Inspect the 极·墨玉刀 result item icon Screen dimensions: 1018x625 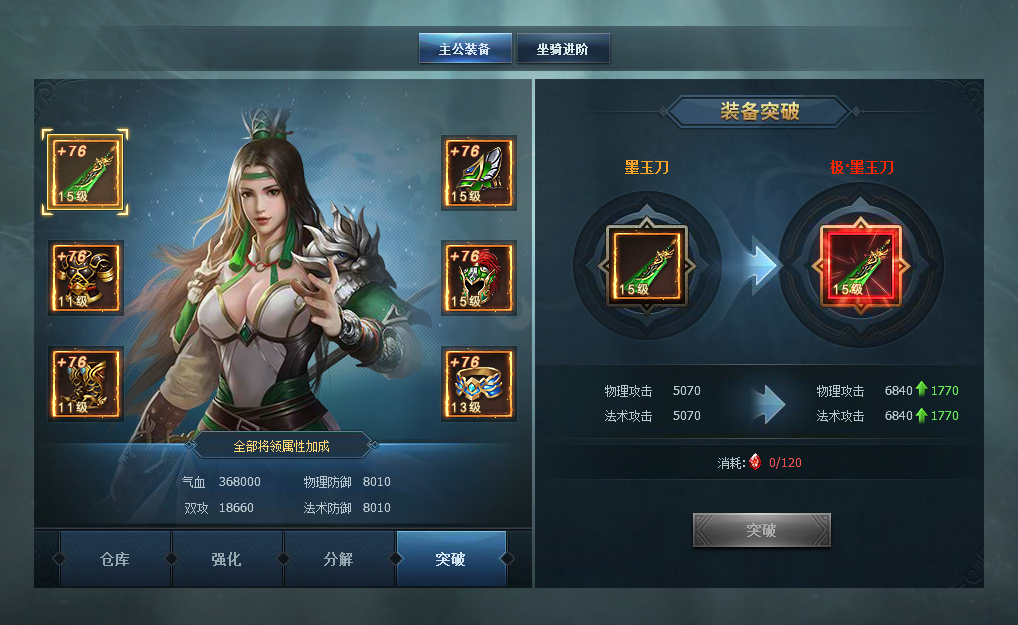click(860, 265)
